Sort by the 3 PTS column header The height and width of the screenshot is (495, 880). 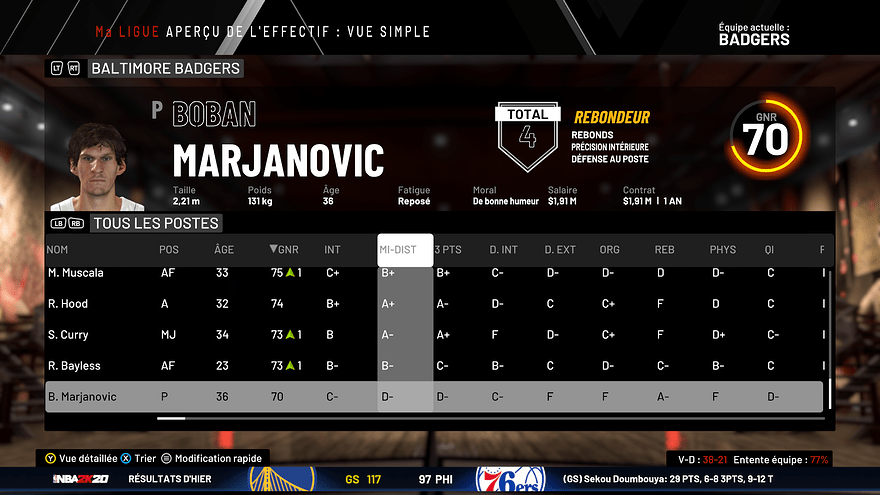(448, 250)
